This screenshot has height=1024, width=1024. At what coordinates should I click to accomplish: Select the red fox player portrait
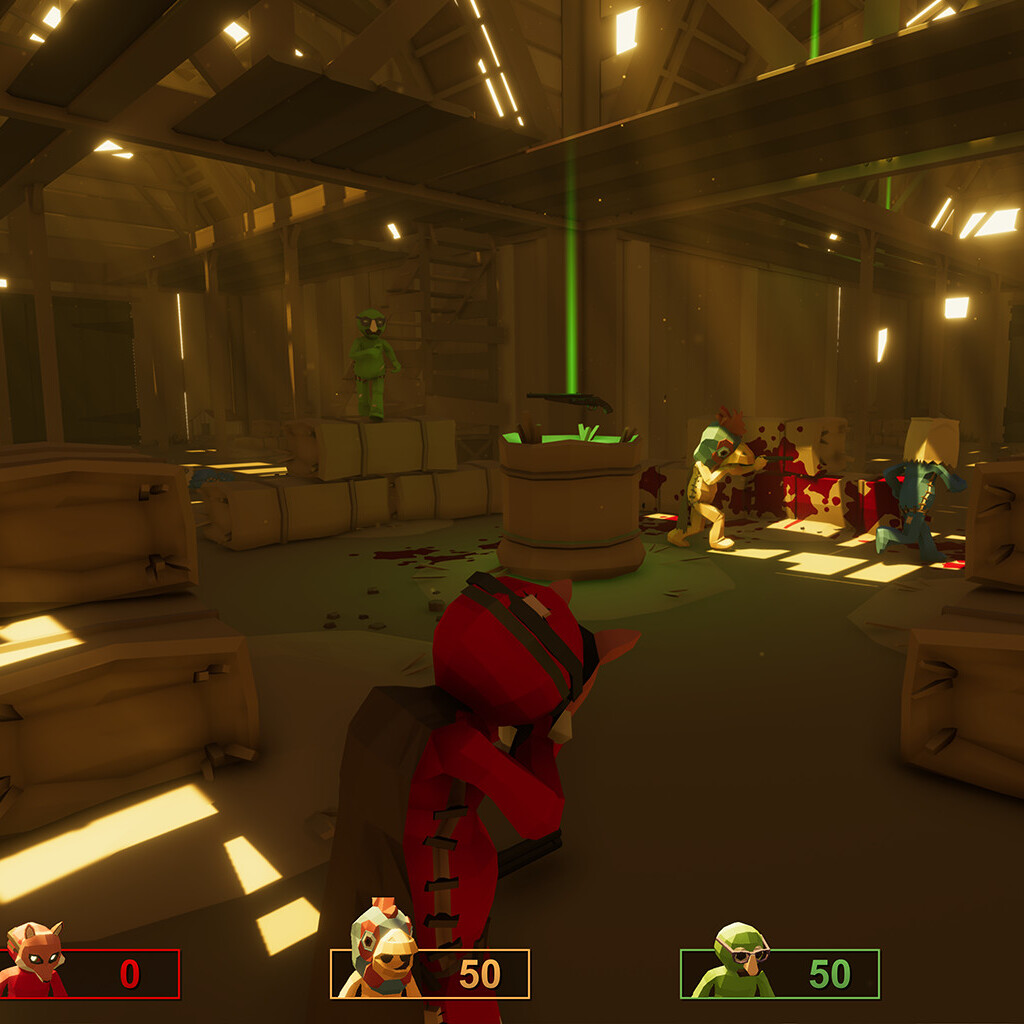pyautogui.click(x=33, y=961)
